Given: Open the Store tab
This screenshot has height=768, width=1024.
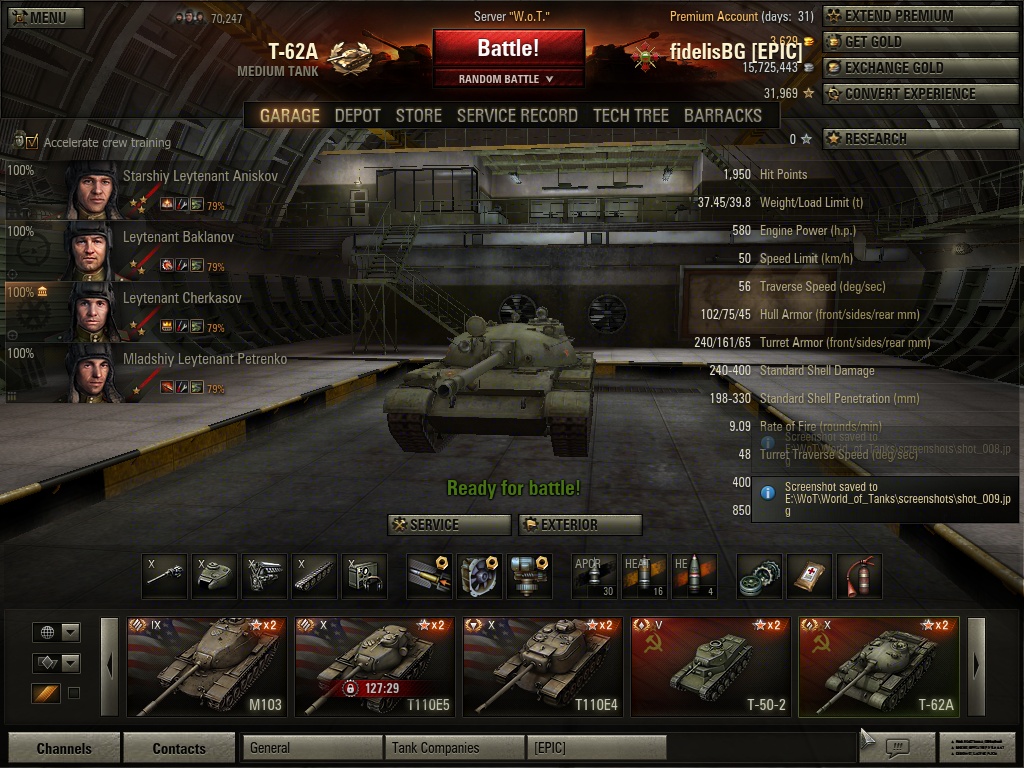Looking at the screenshot, I should (x=418, y=115).
